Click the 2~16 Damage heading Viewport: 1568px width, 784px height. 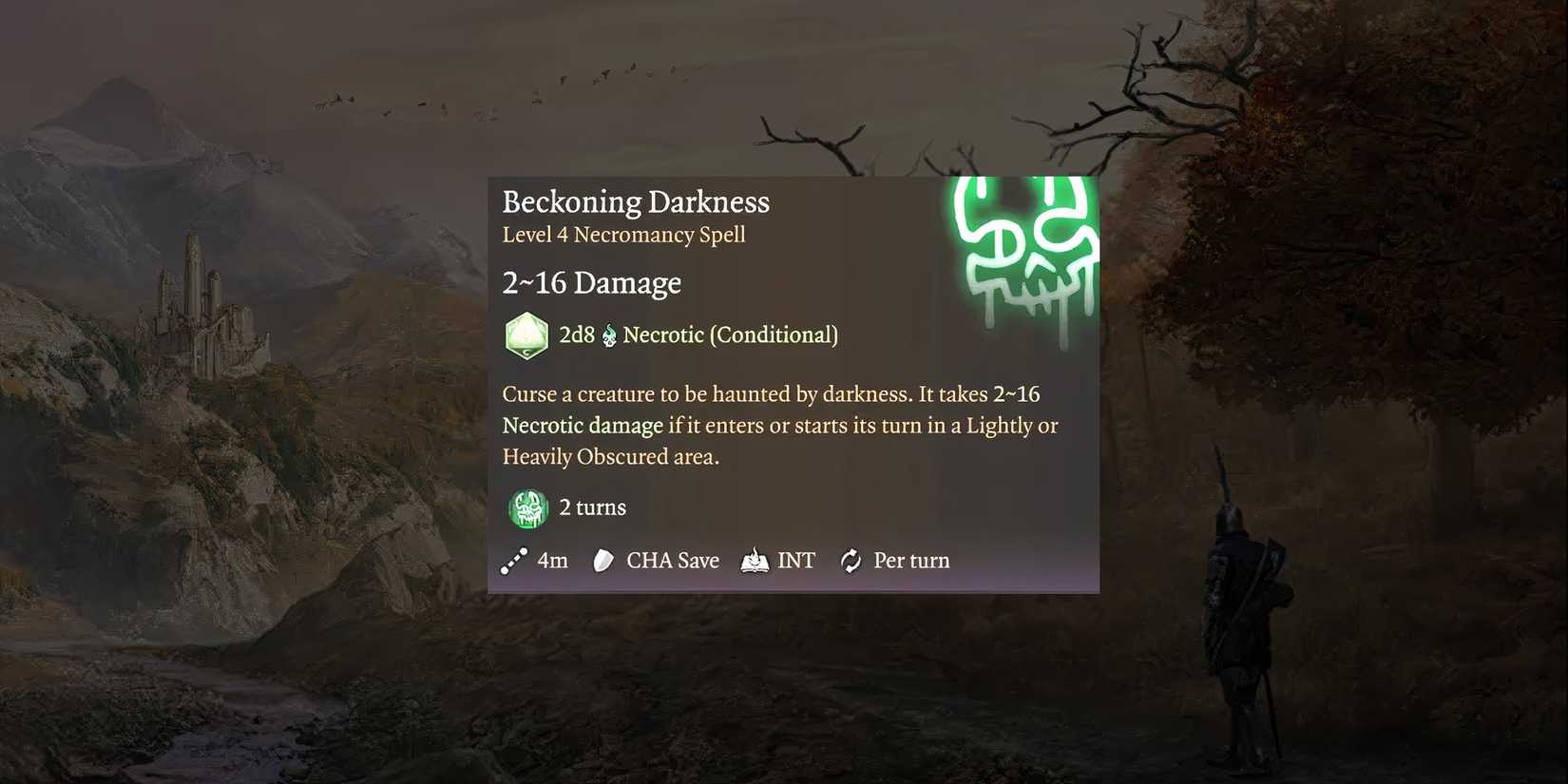point(591,282)
